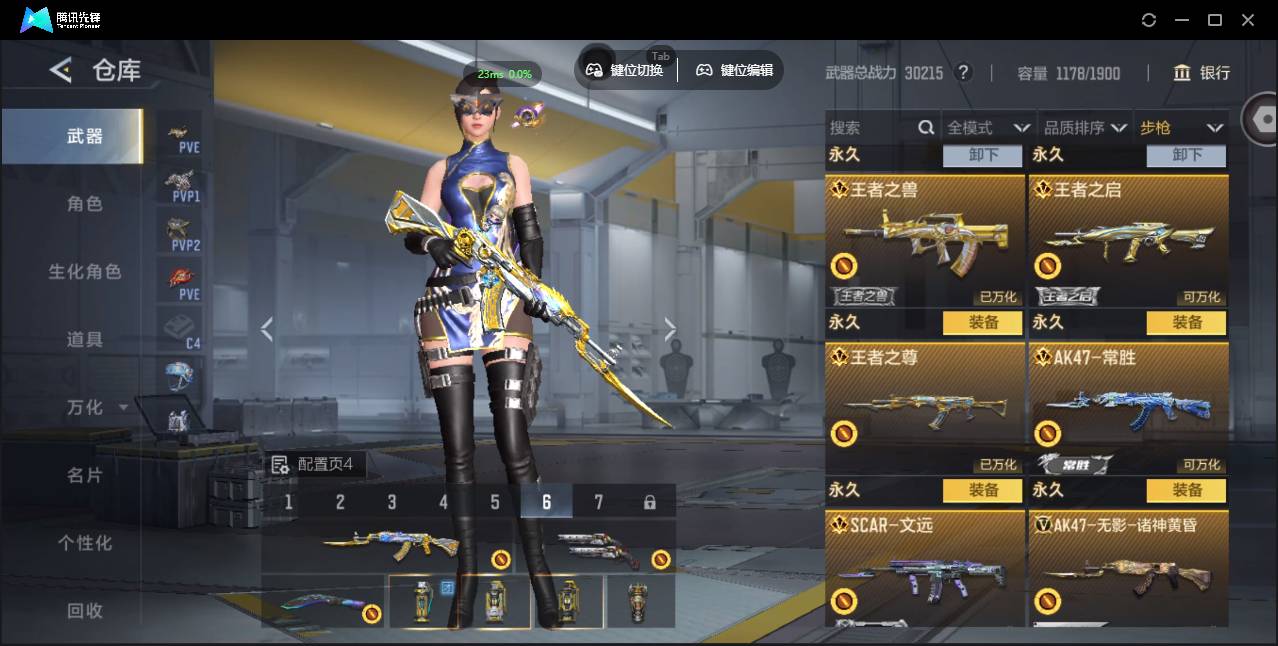Choose the 个性化 section
The width and height of the screenshot is (1278, 646).
(x=85, y=543)
